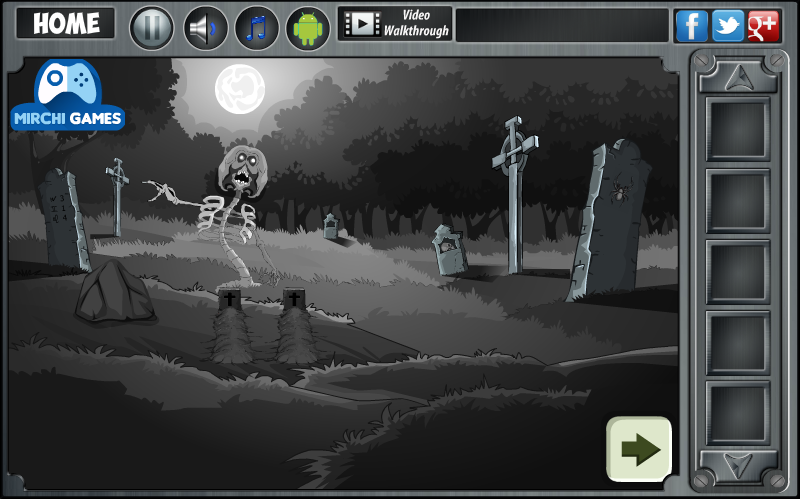Open the Android app link

click(x=308, y=27)
